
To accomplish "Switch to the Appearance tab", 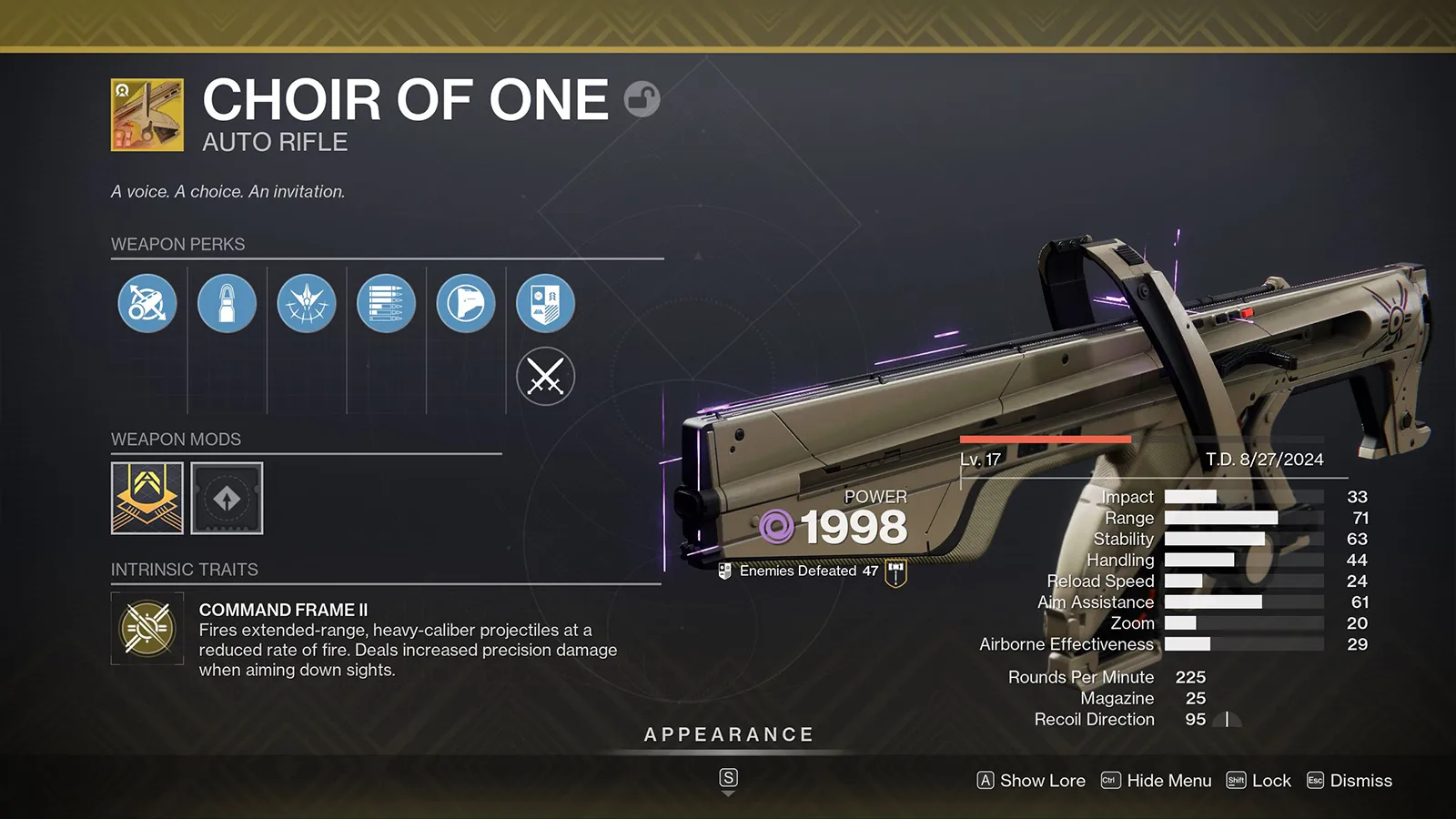I will point(728,734).
